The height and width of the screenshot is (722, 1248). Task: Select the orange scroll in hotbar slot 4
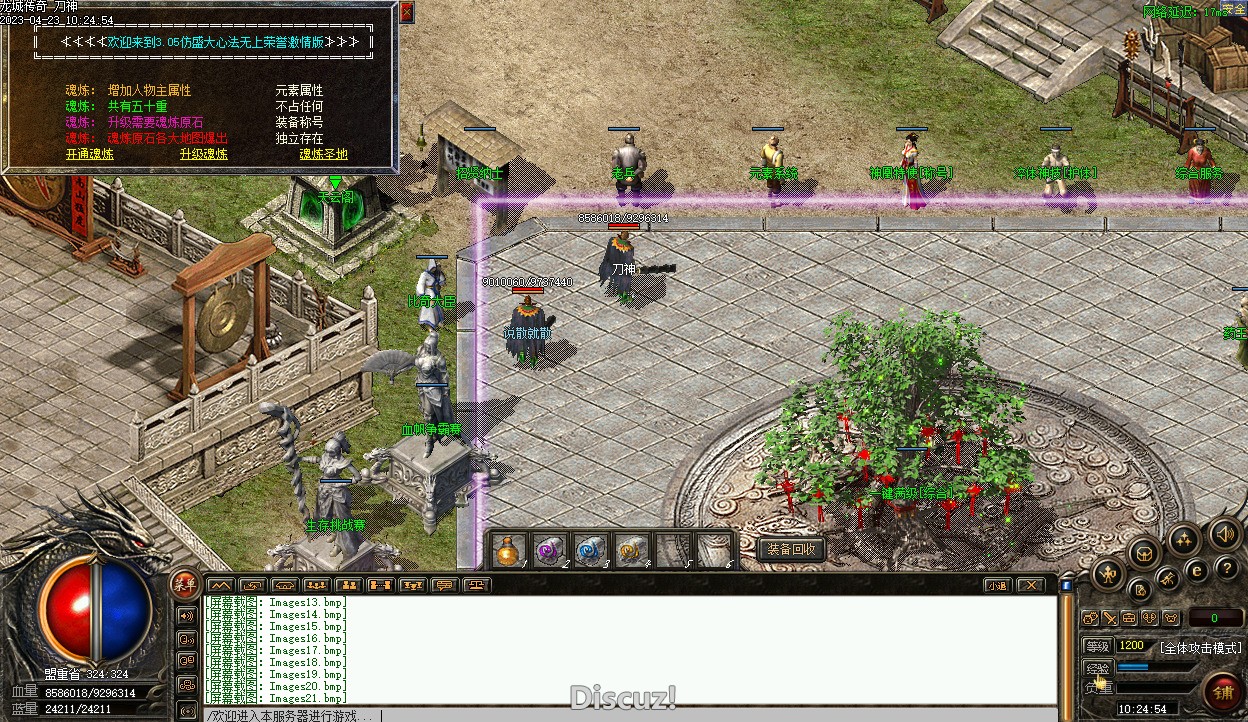(x=631, y=549)
